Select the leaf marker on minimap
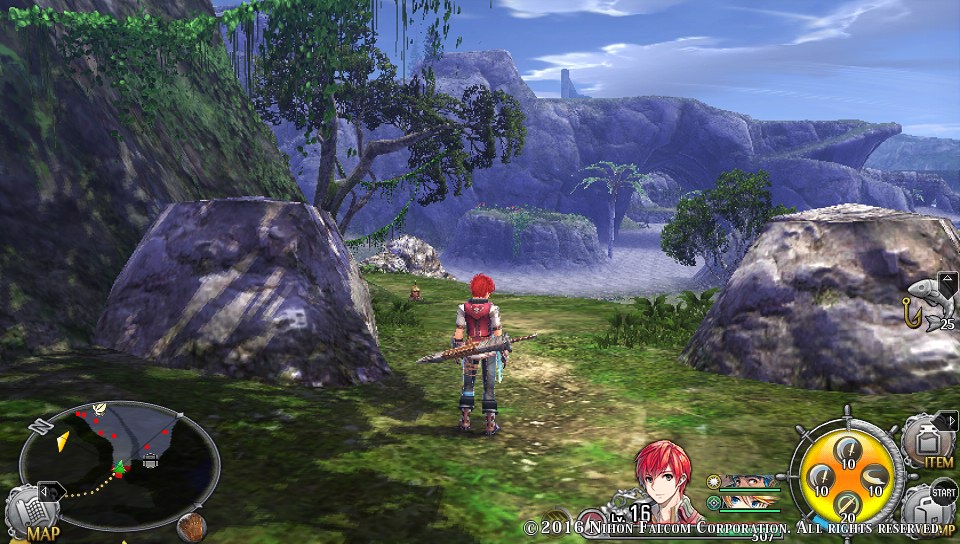 click(99, 408)
